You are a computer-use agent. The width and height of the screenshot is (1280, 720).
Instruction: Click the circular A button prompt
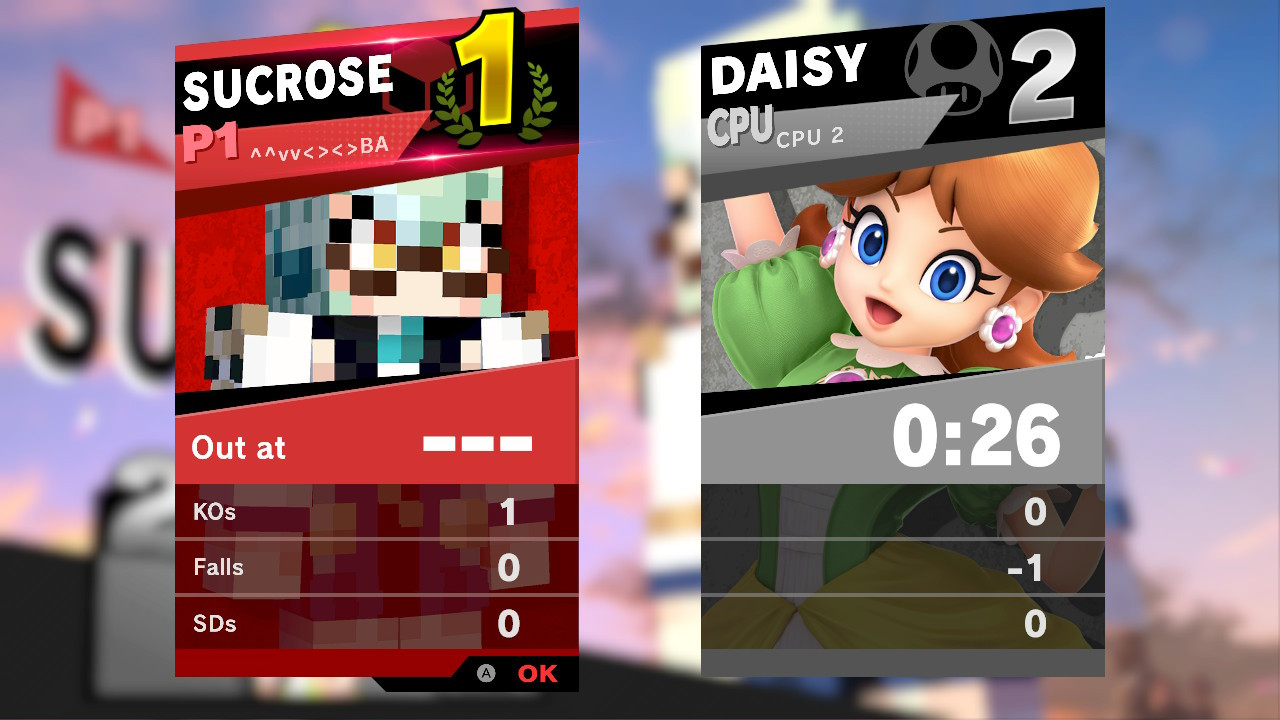tap(487, 673)
